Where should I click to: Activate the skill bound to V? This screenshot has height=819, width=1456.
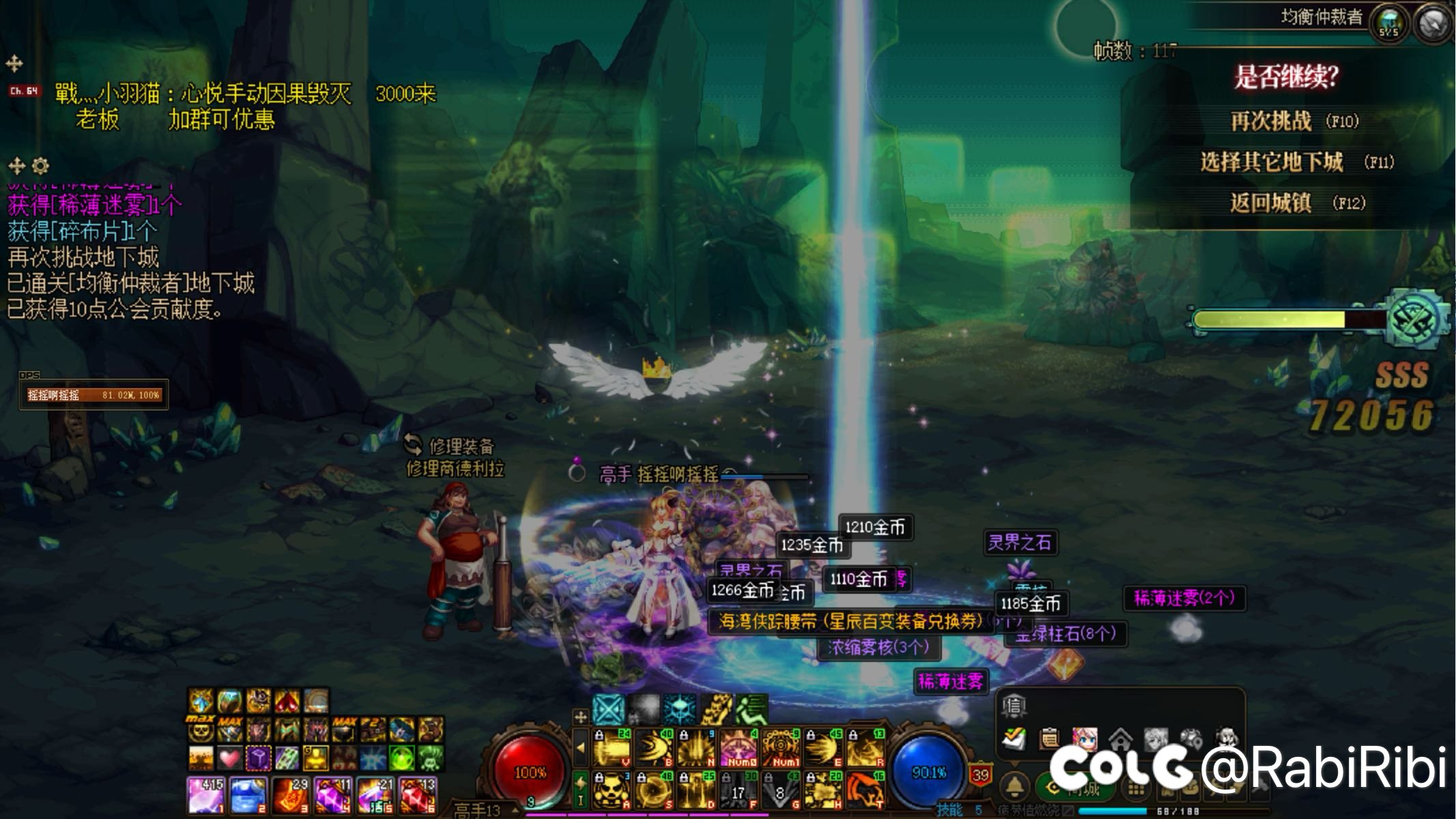pos(611,748)
